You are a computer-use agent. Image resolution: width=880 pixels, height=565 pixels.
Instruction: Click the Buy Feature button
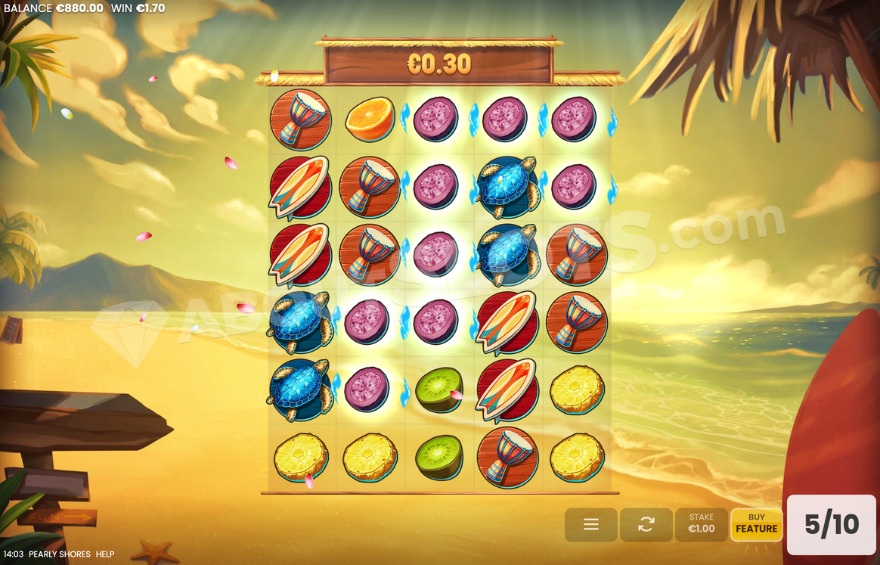[756, 524]
